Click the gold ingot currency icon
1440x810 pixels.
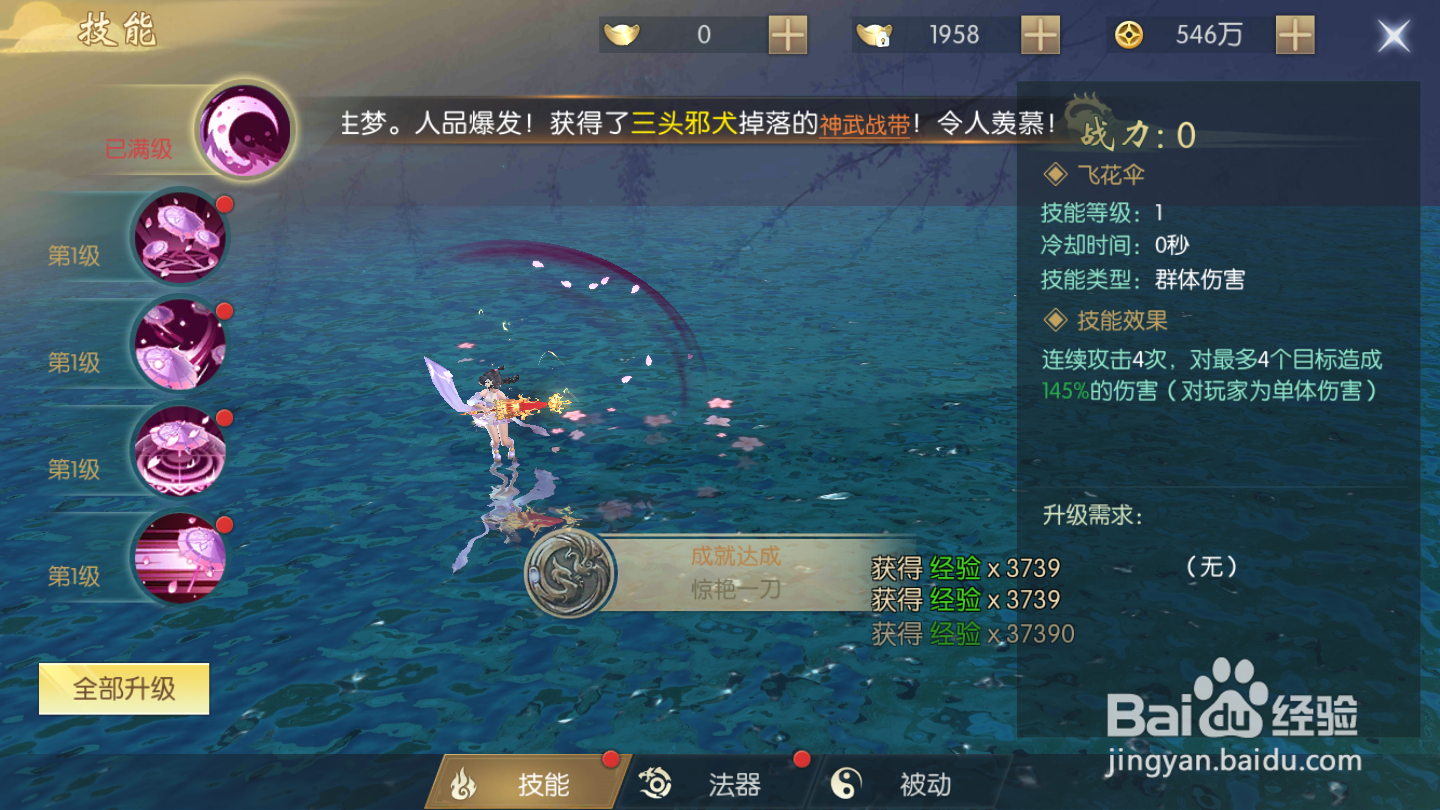point(624,34)
